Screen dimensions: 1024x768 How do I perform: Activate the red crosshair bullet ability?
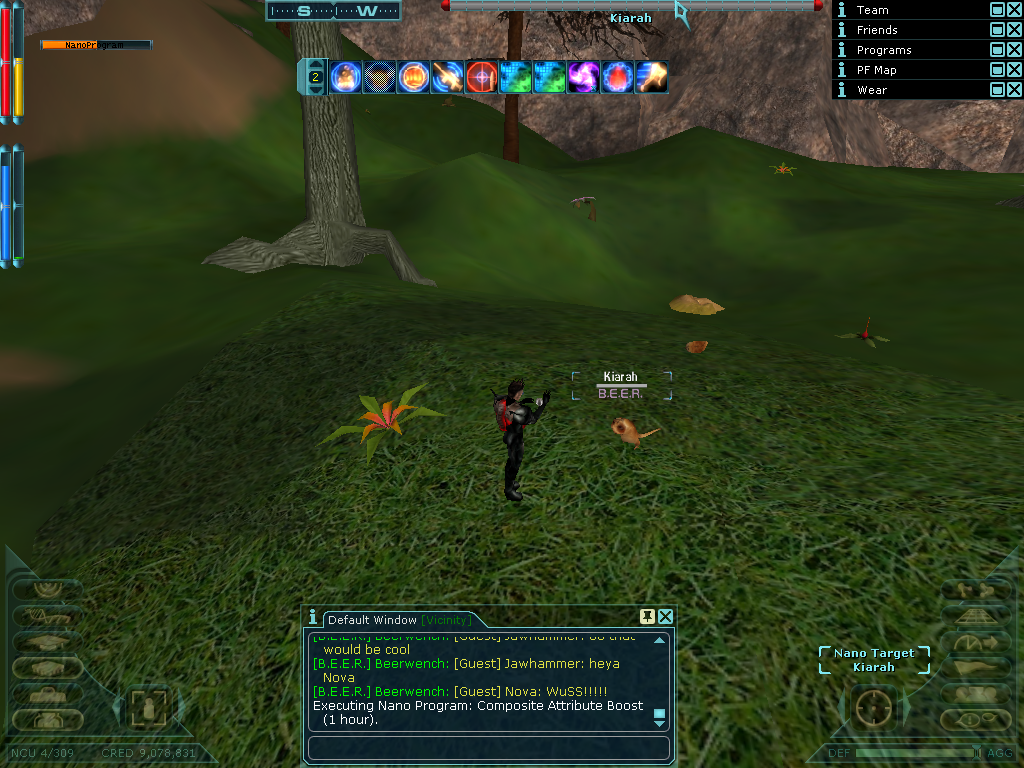click(481, 77)
